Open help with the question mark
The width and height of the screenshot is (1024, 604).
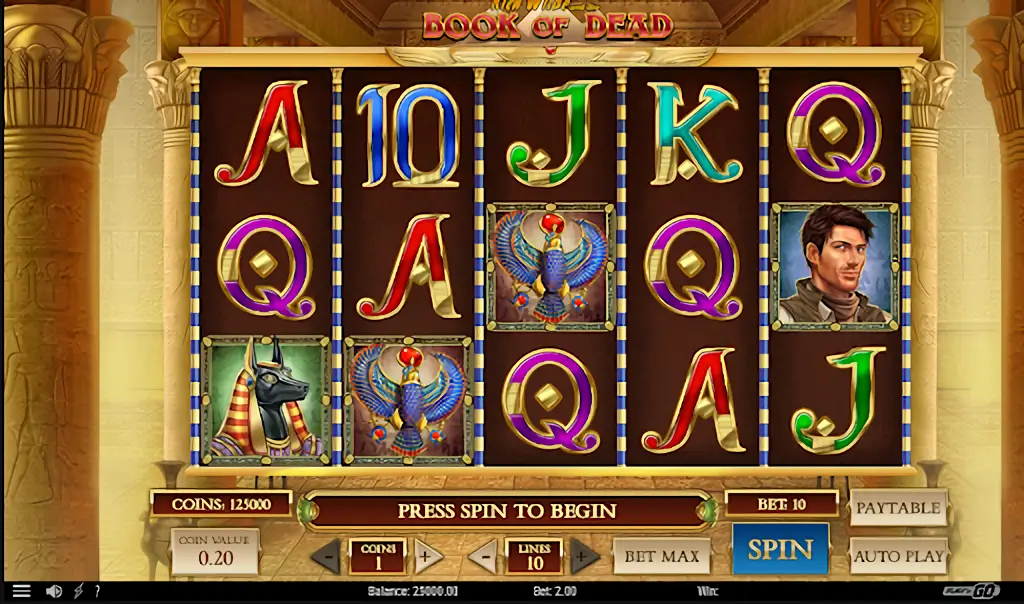point(97,592)
